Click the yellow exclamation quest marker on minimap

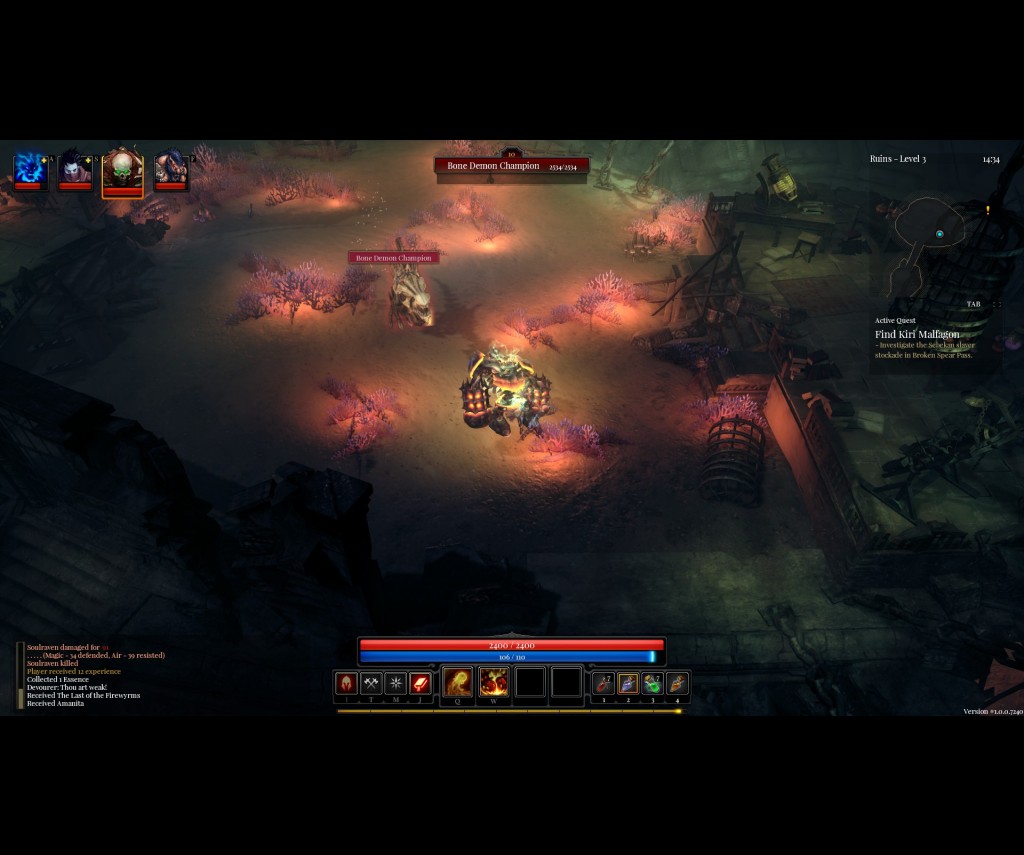coord(987,211)
